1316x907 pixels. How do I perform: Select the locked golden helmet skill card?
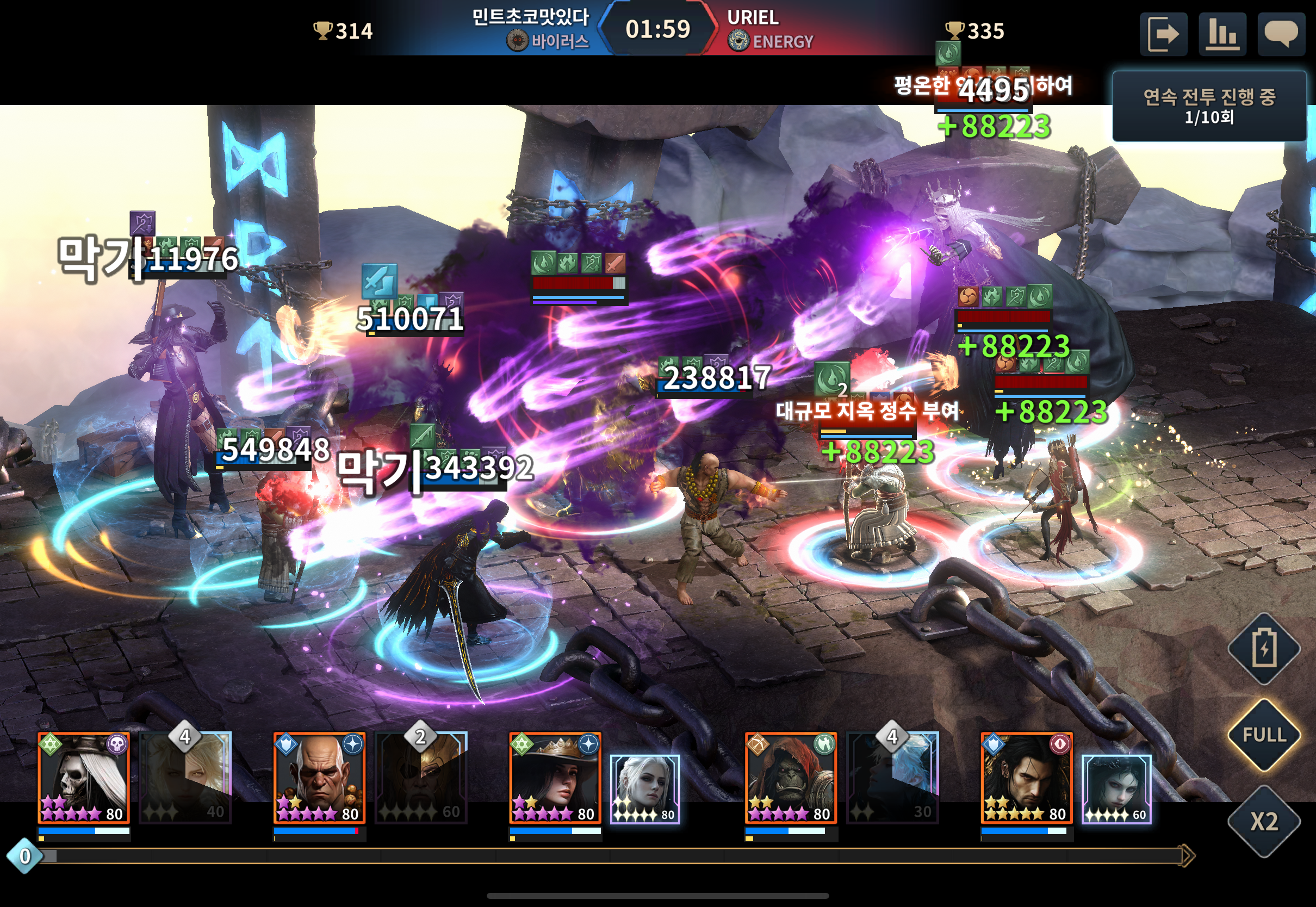(x=421, y=778)
